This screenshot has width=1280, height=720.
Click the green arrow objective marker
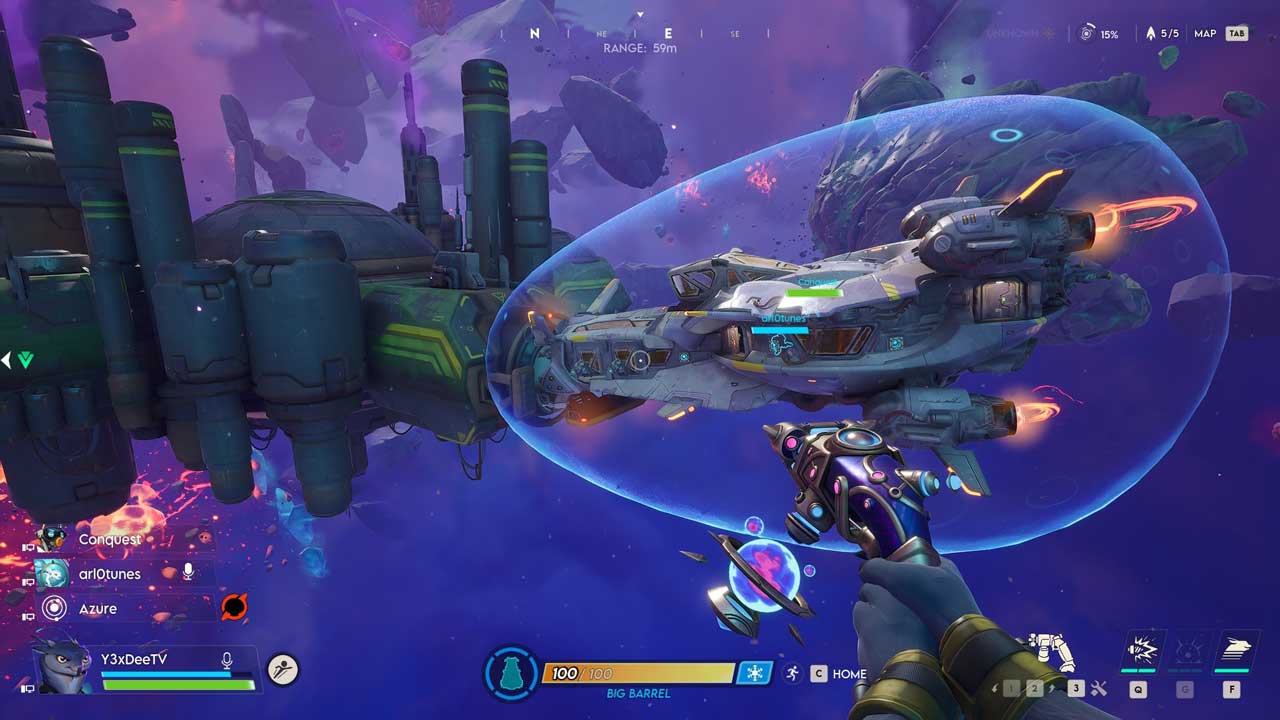25,360
